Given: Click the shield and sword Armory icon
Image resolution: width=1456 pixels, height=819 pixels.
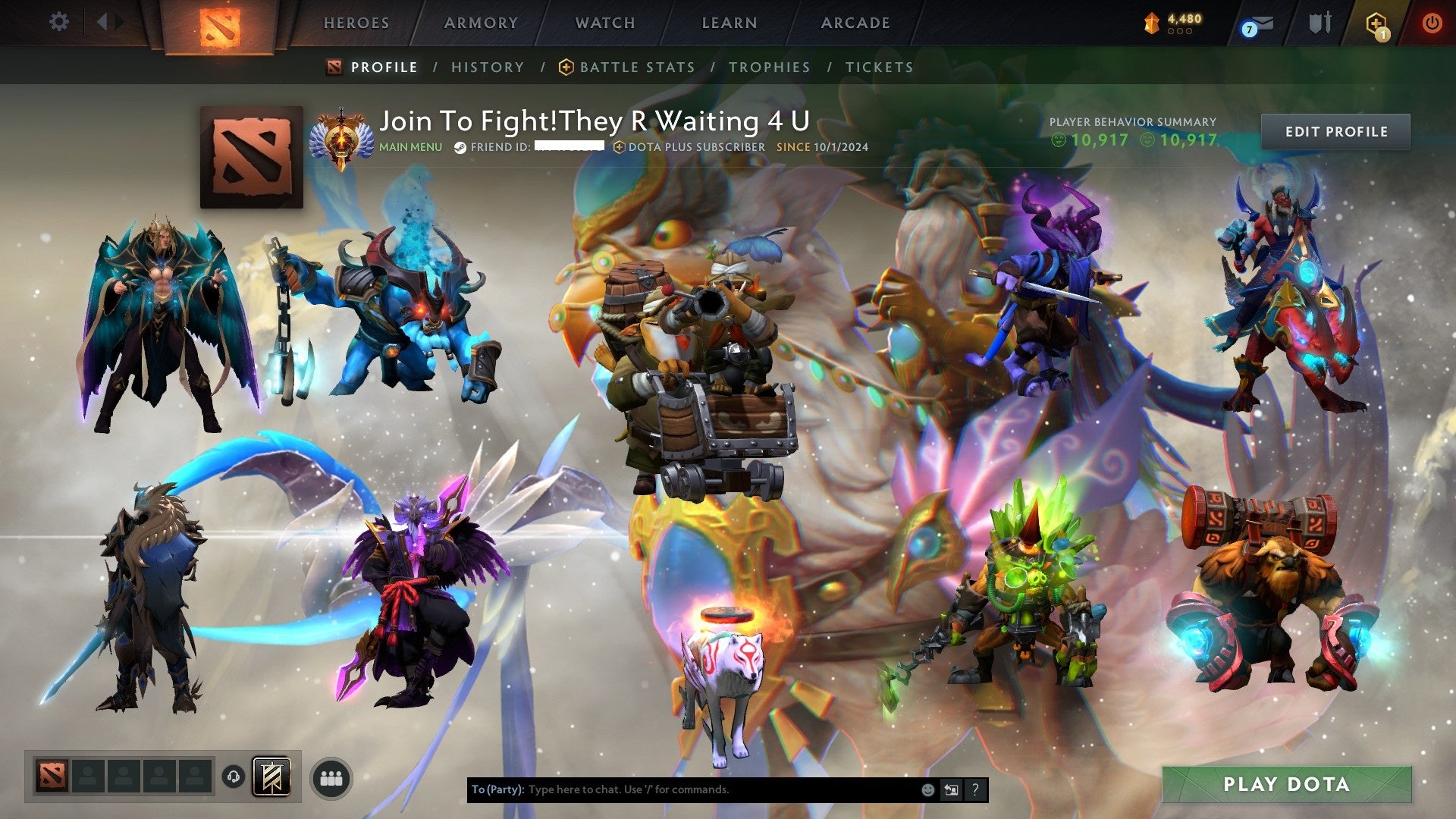Looking at the screenshot, I should 1320,22.
